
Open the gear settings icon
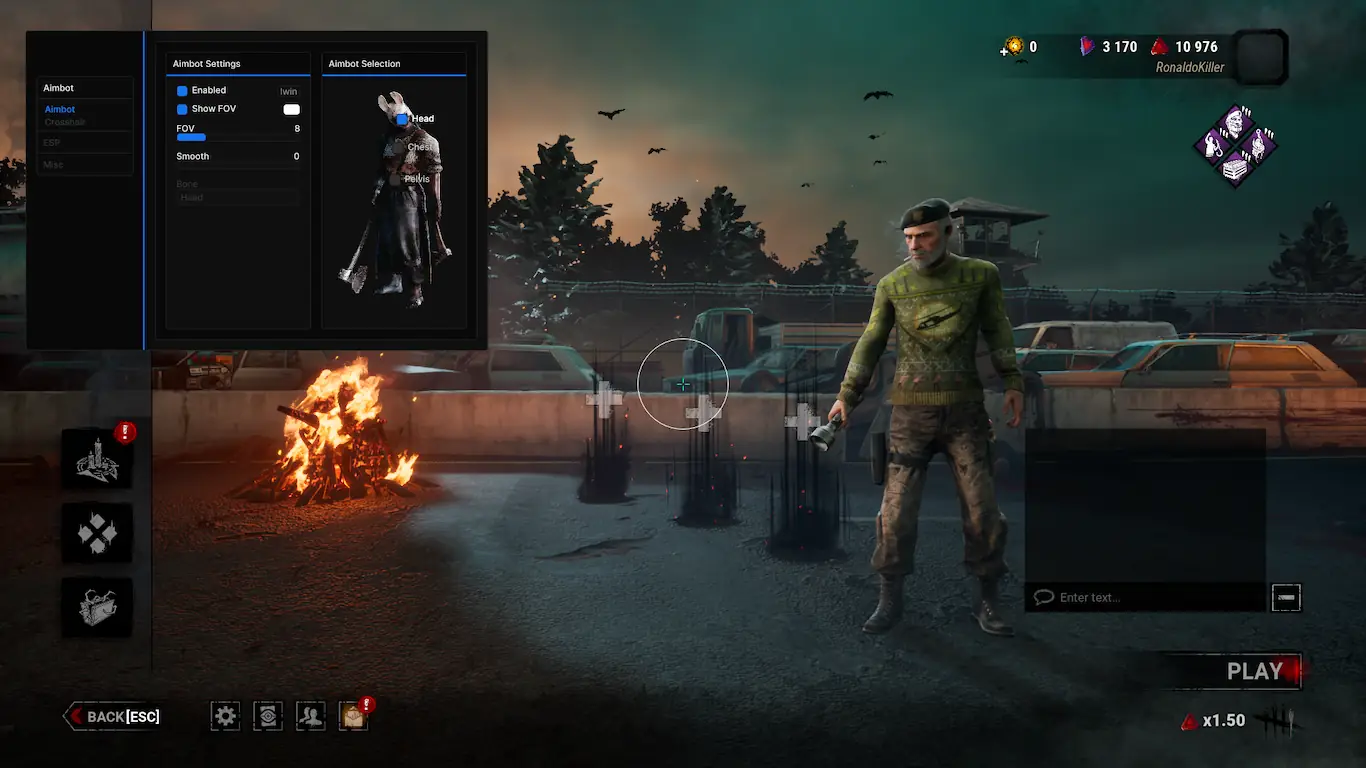tap(226, 715)
